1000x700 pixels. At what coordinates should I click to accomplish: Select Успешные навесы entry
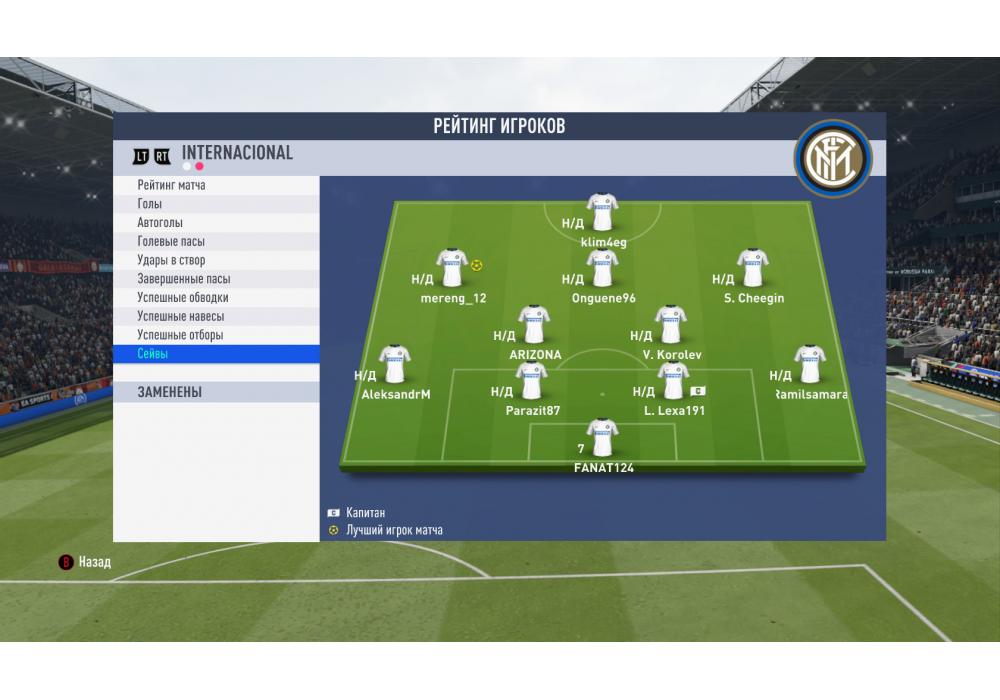(x=181, y=317)
